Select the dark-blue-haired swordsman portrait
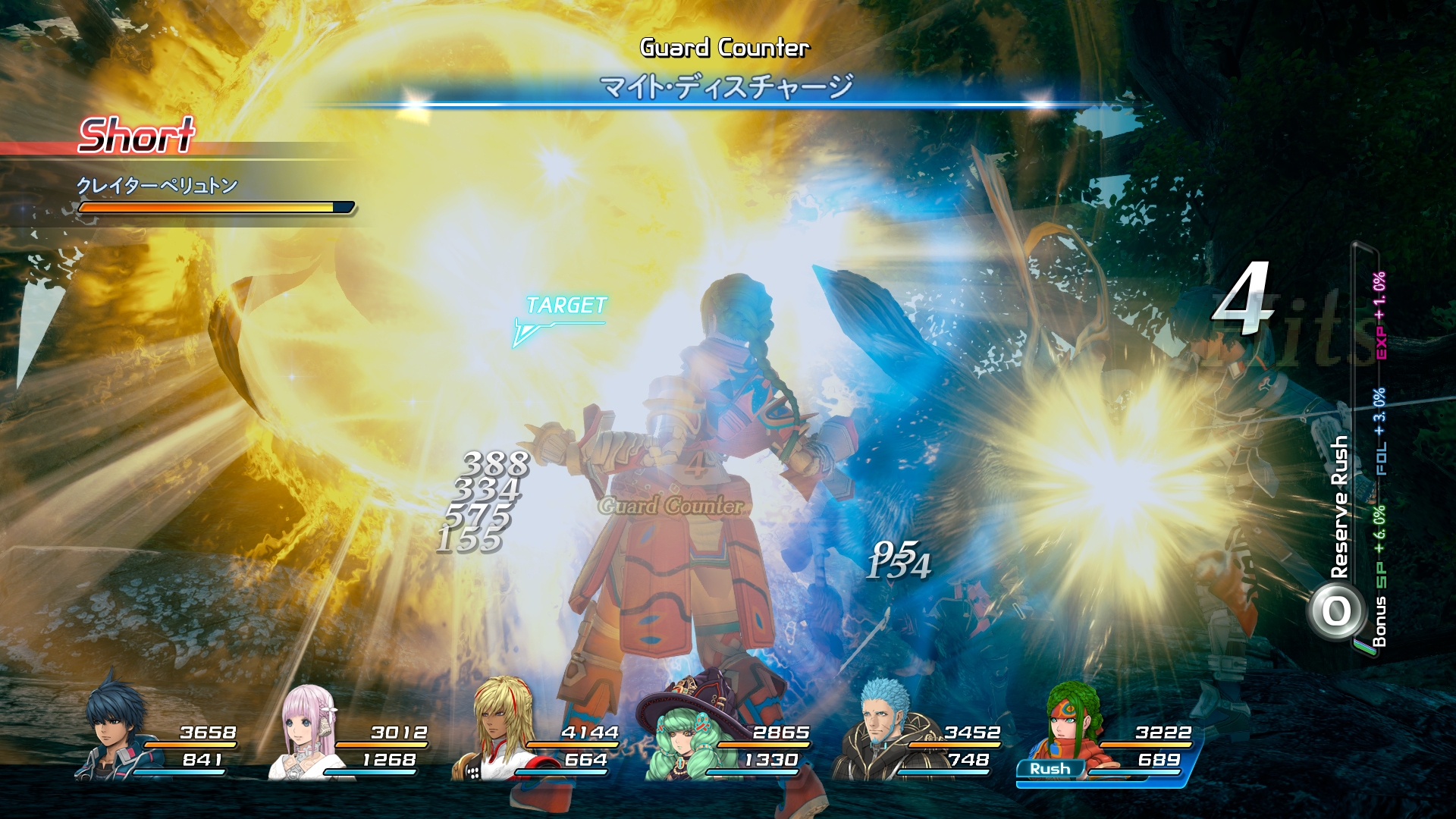This screenshot has height=819, width=1456. tap(114, 728)
